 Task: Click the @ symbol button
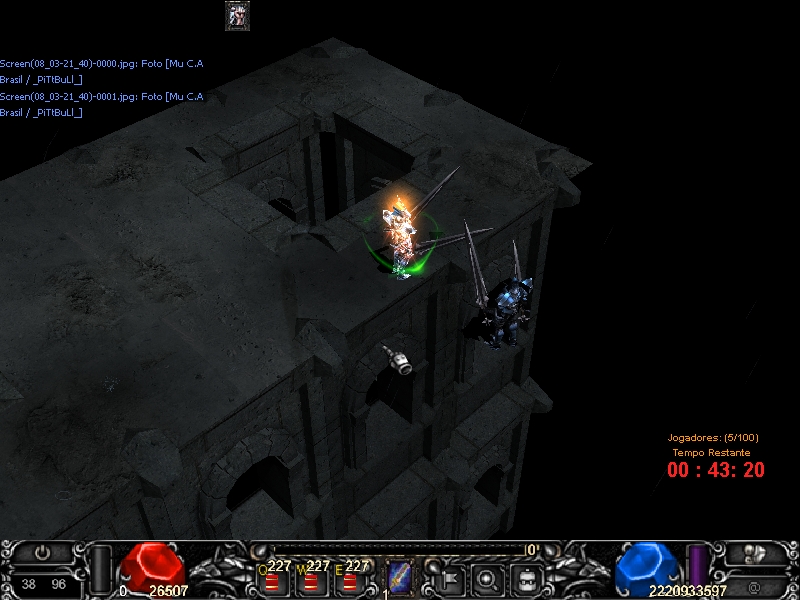pyautogui.click(x=752, y=585)
